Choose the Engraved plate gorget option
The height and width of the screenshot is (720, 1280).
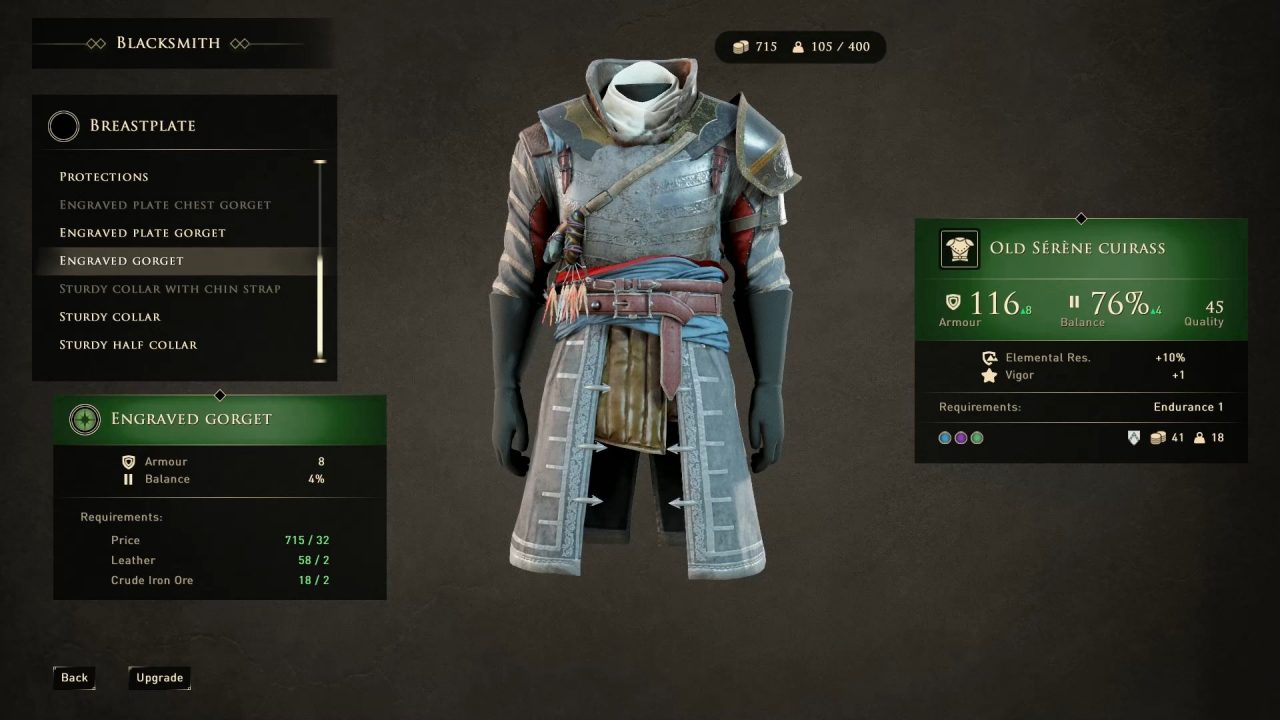click(x=142, y=233)
